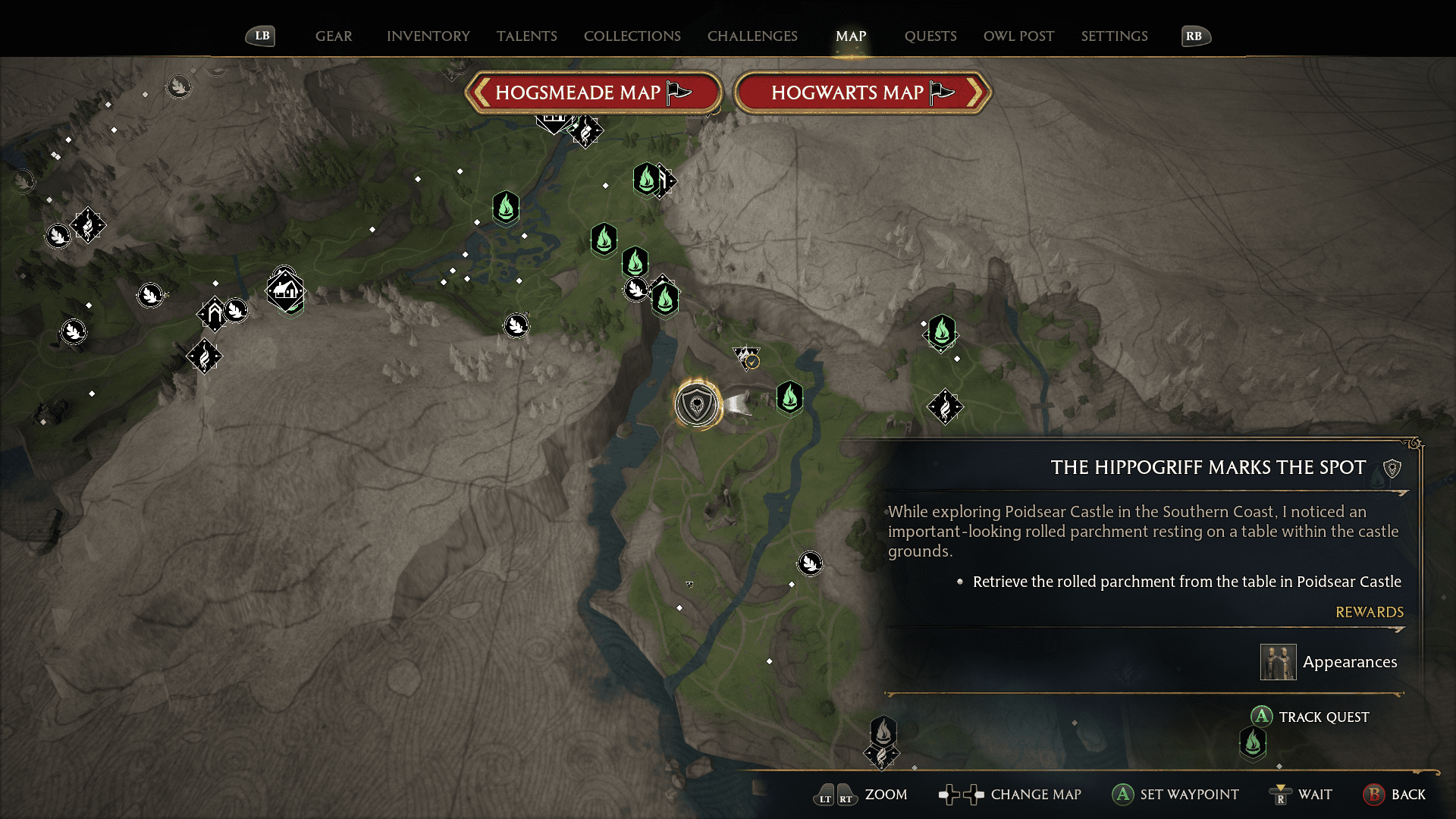This screenshot has width=1456, height=819.
Task: Open the Hogsmeade Map
Action: pos(595,92)
